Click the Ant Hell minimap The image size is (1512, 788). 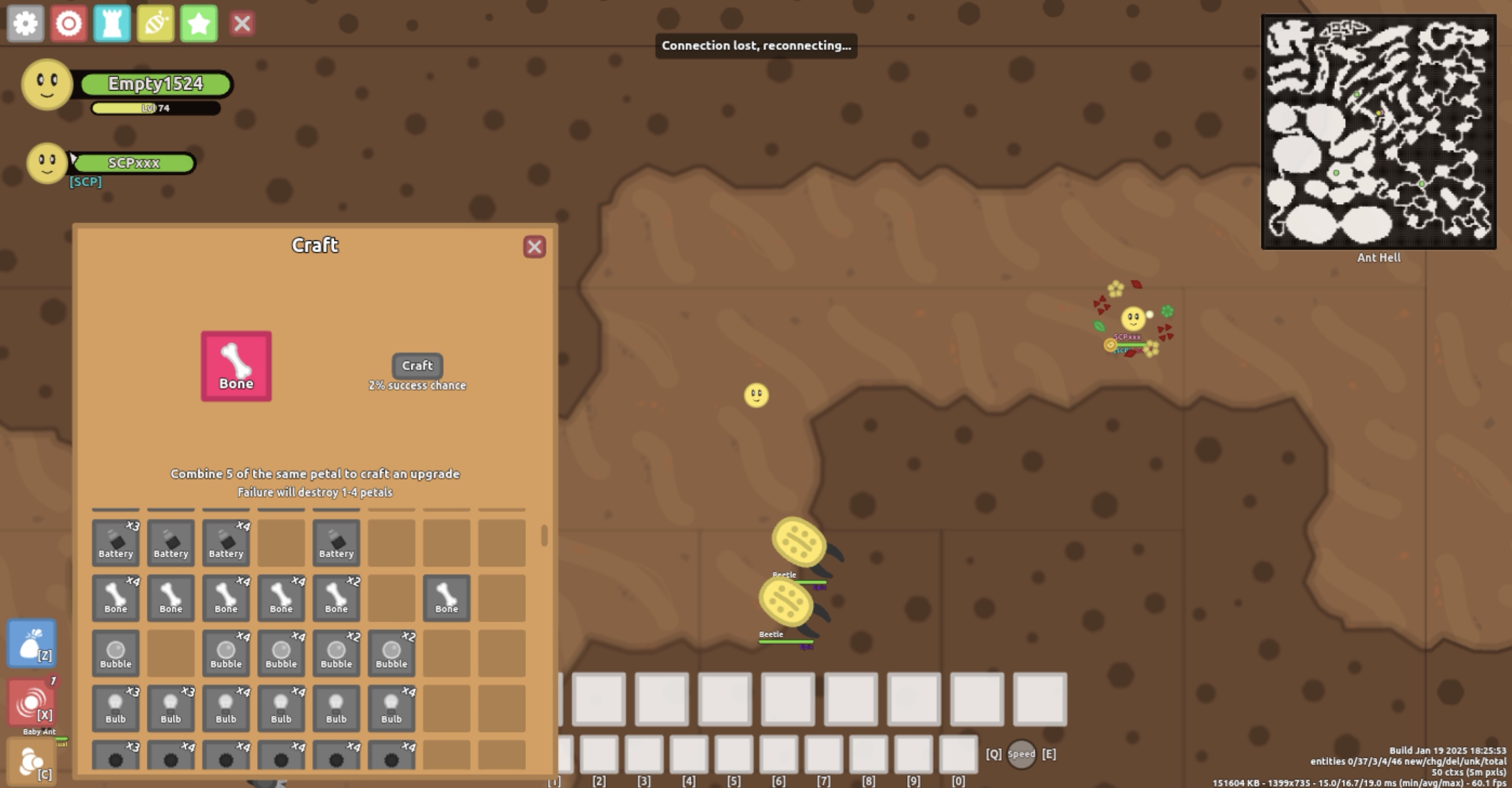[x=1378, y=132]
